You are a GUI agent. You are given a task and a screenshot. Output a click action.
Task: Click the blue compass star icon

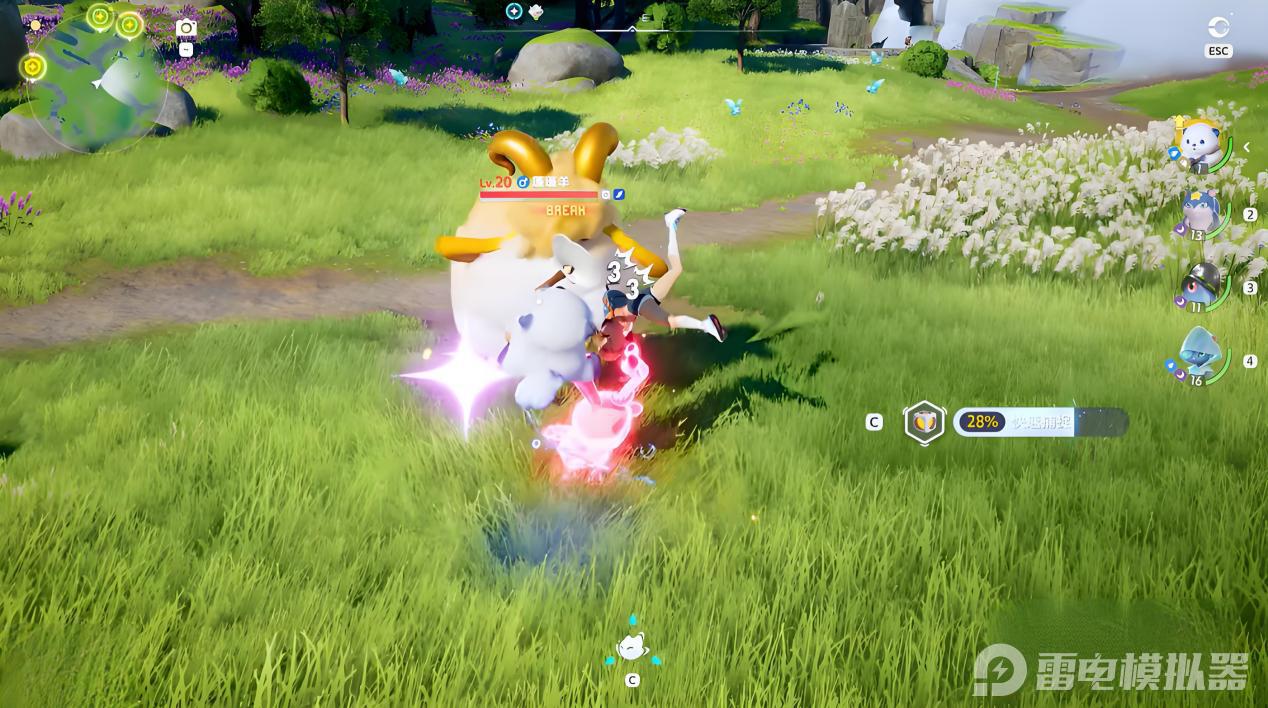pos(514,11)
